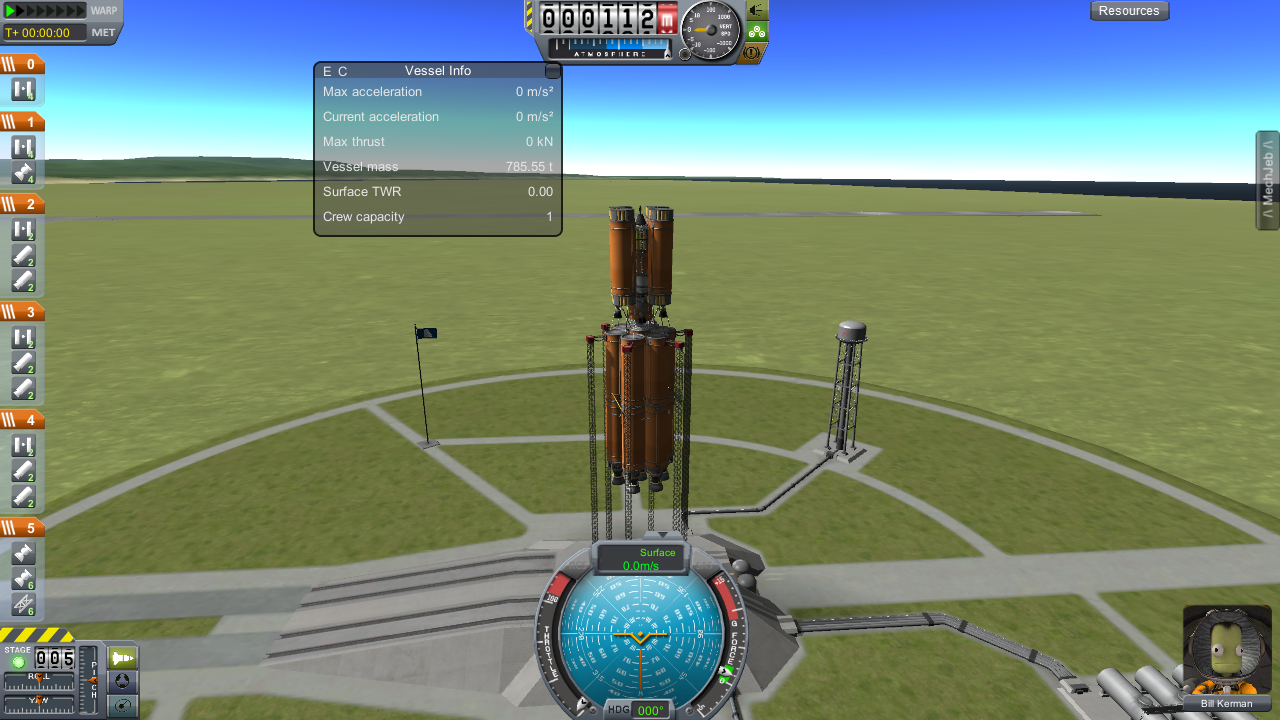This screenshot has height=720, width=1280.
Task: Select the stage 5 header
Action: click(22, 528)
